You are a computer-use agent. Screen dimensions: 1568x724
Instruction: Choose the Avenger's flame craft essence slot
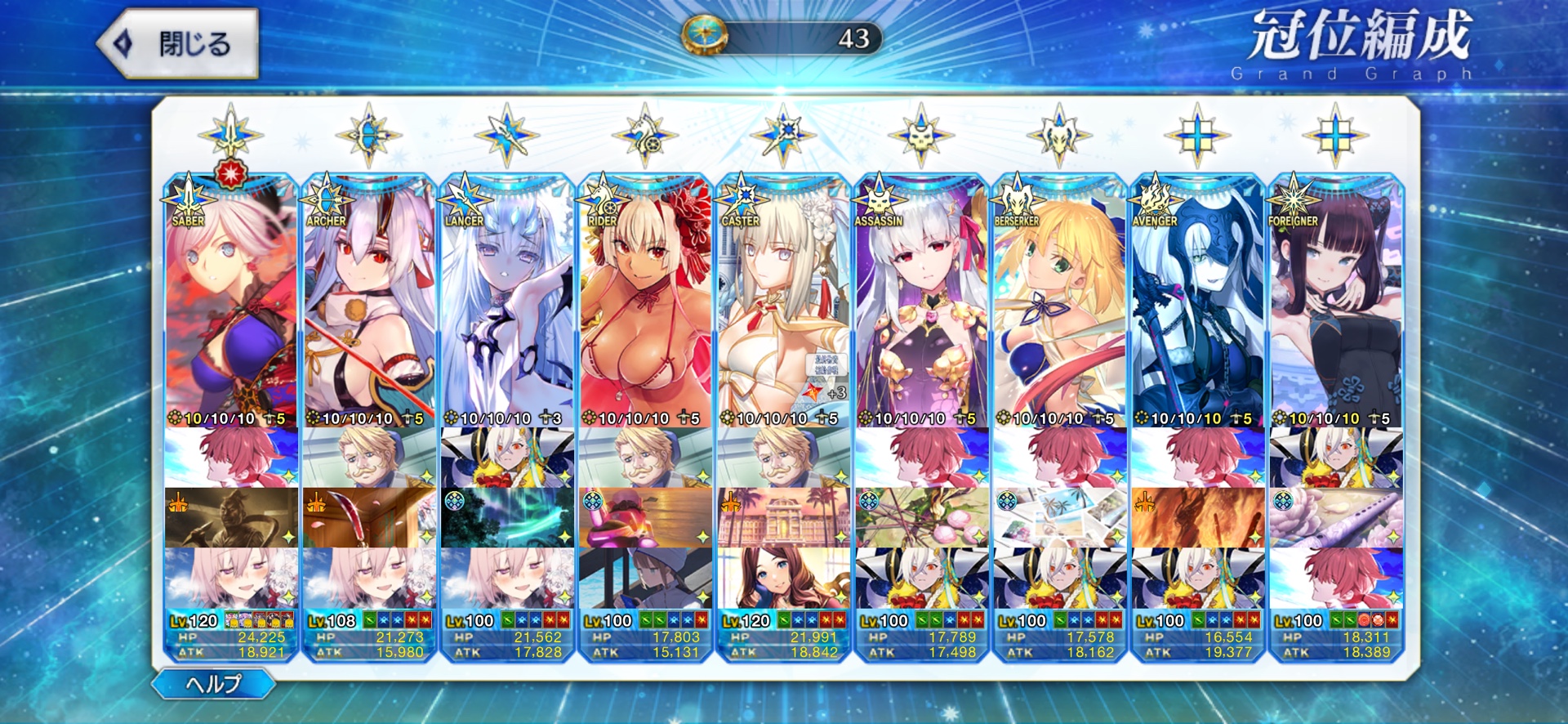[1197, 517]
